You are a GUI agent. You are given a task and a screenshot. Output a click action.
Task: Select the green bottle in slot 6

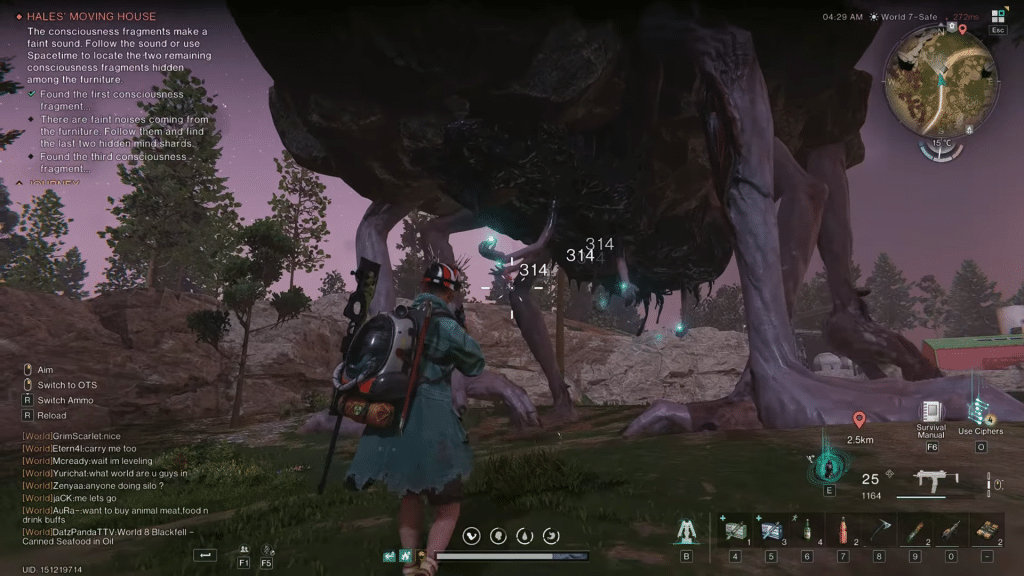(x=807, y=531)
